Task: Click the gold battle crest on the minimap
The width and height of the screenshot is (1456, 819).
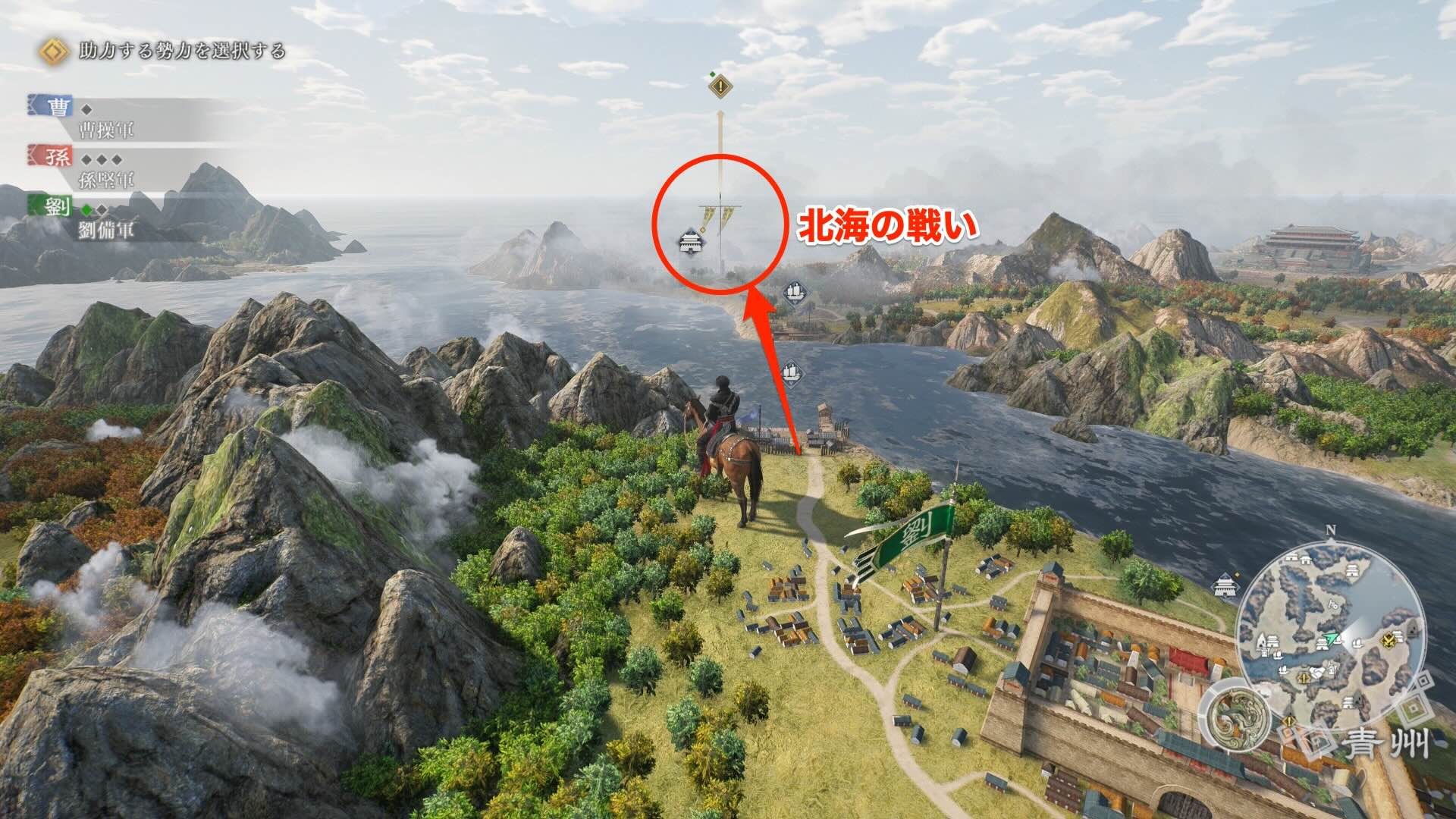Action: click(x=1388, y=639)
